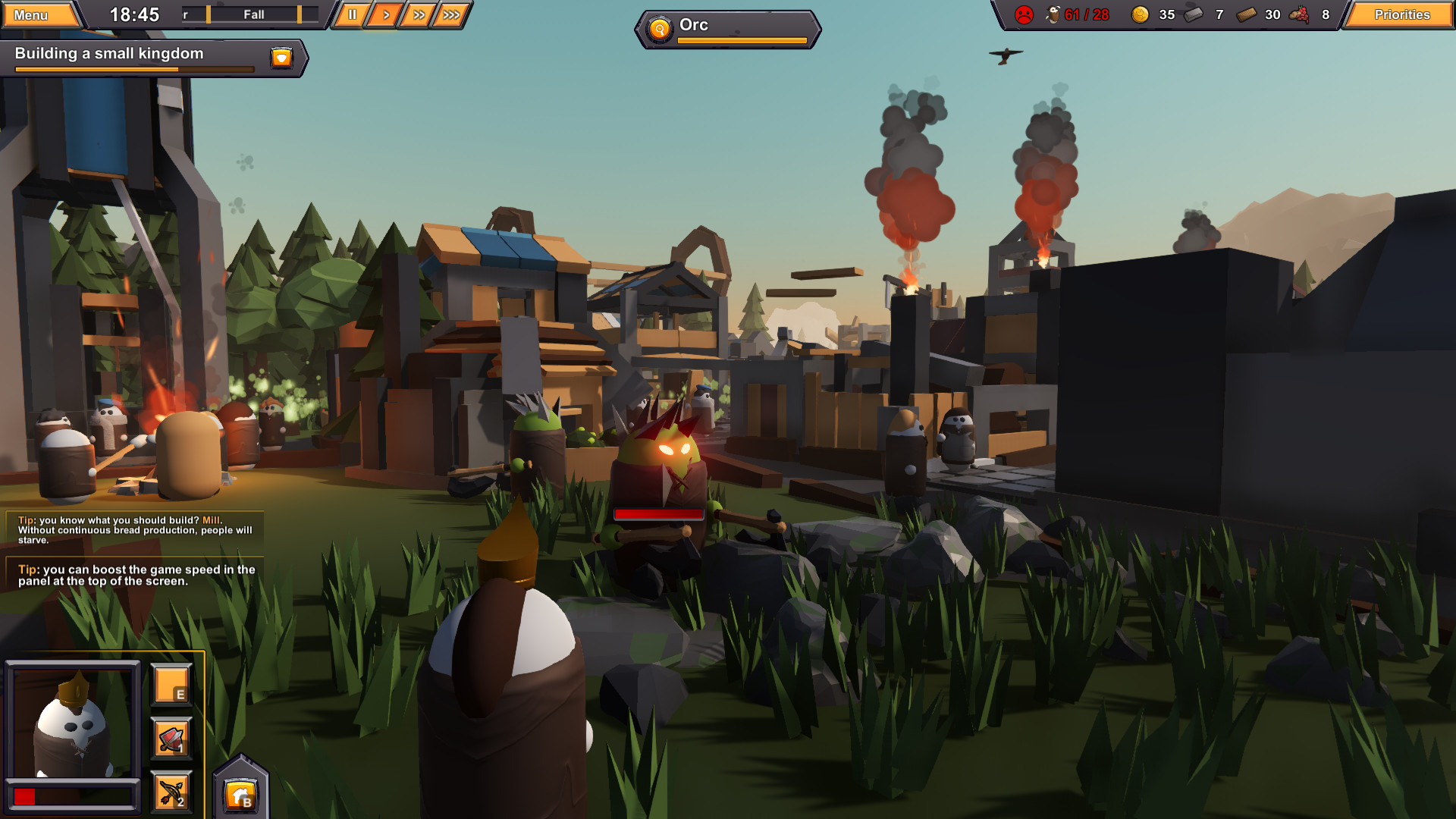The width and height of the screenshot is (1456, 819).
Task: Click the quest shield icon
Action: [x=281, y=57]
